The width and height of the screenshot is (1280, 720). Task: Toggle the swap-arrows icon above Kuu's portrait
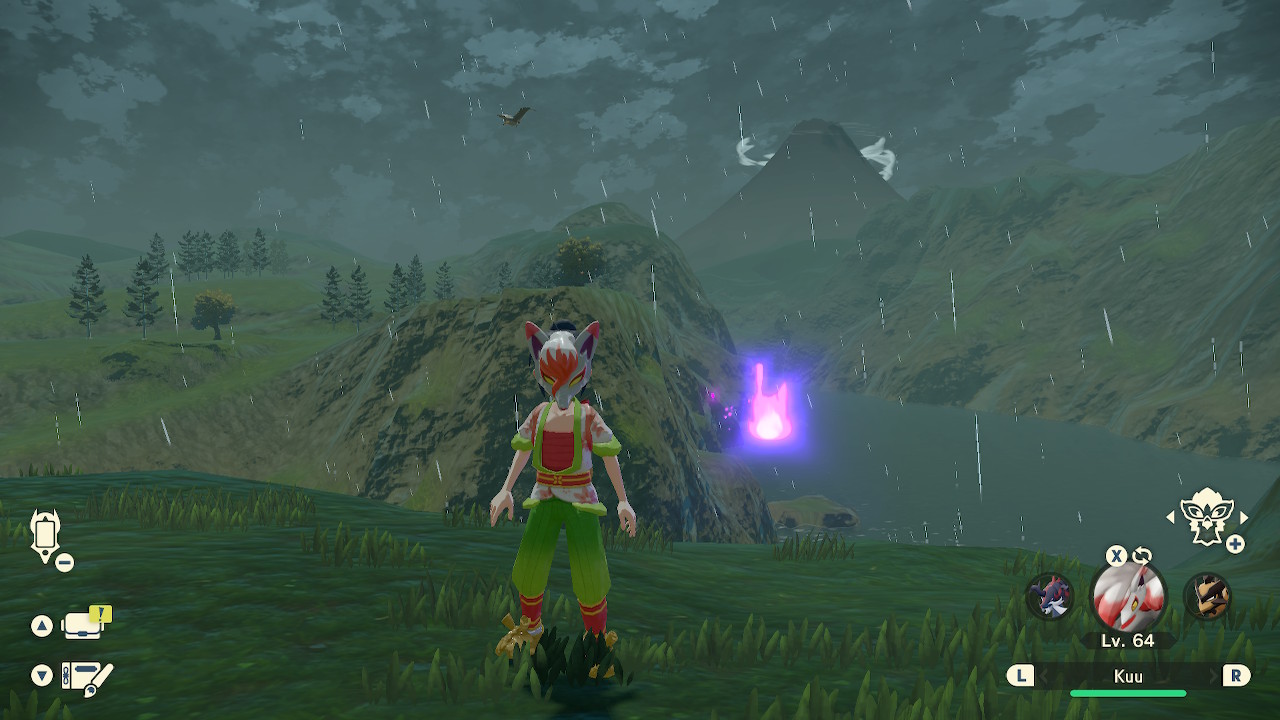(x=1142, y=556)
